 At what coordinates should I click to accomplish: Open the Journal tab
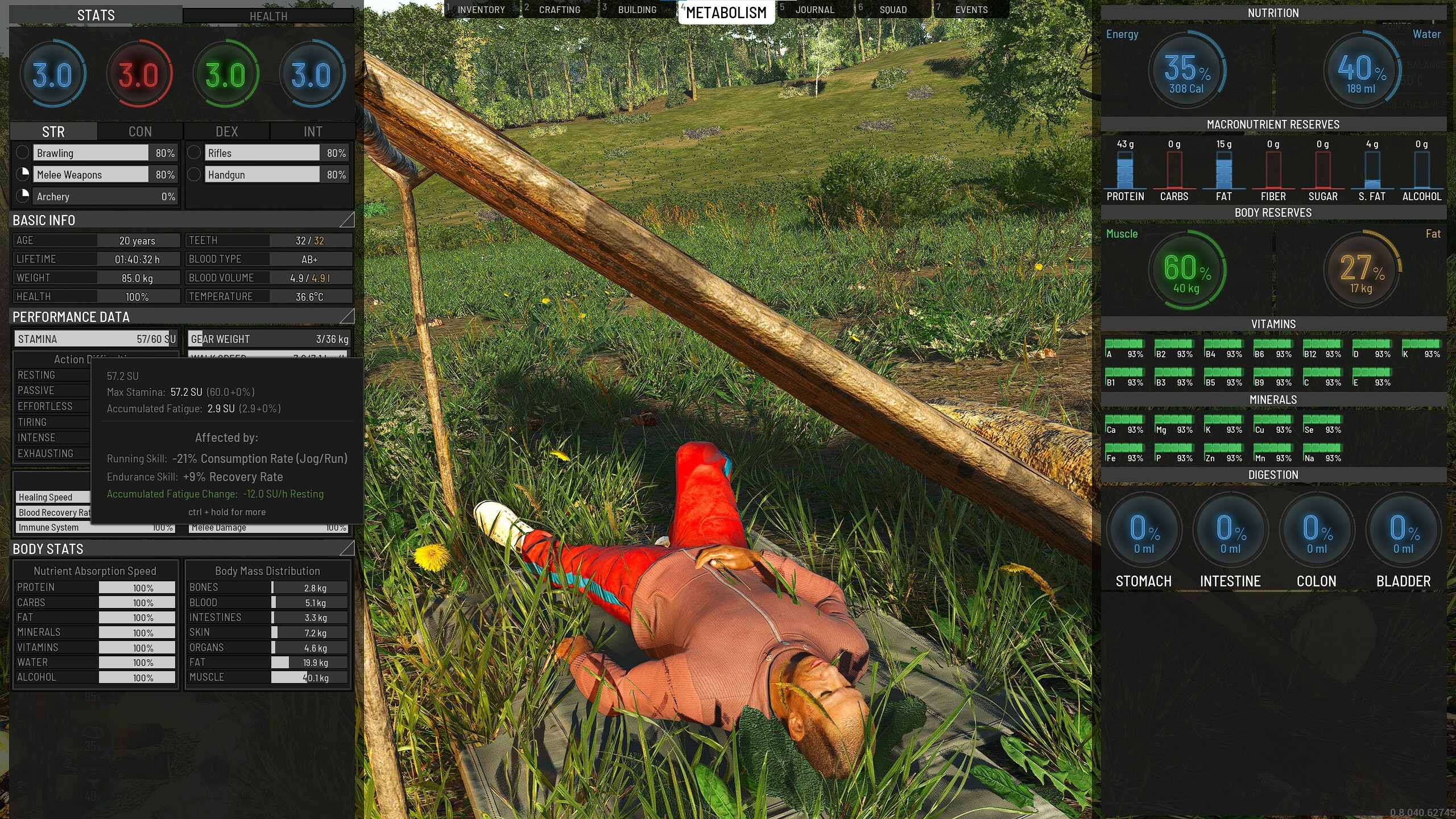pos(814,10)
